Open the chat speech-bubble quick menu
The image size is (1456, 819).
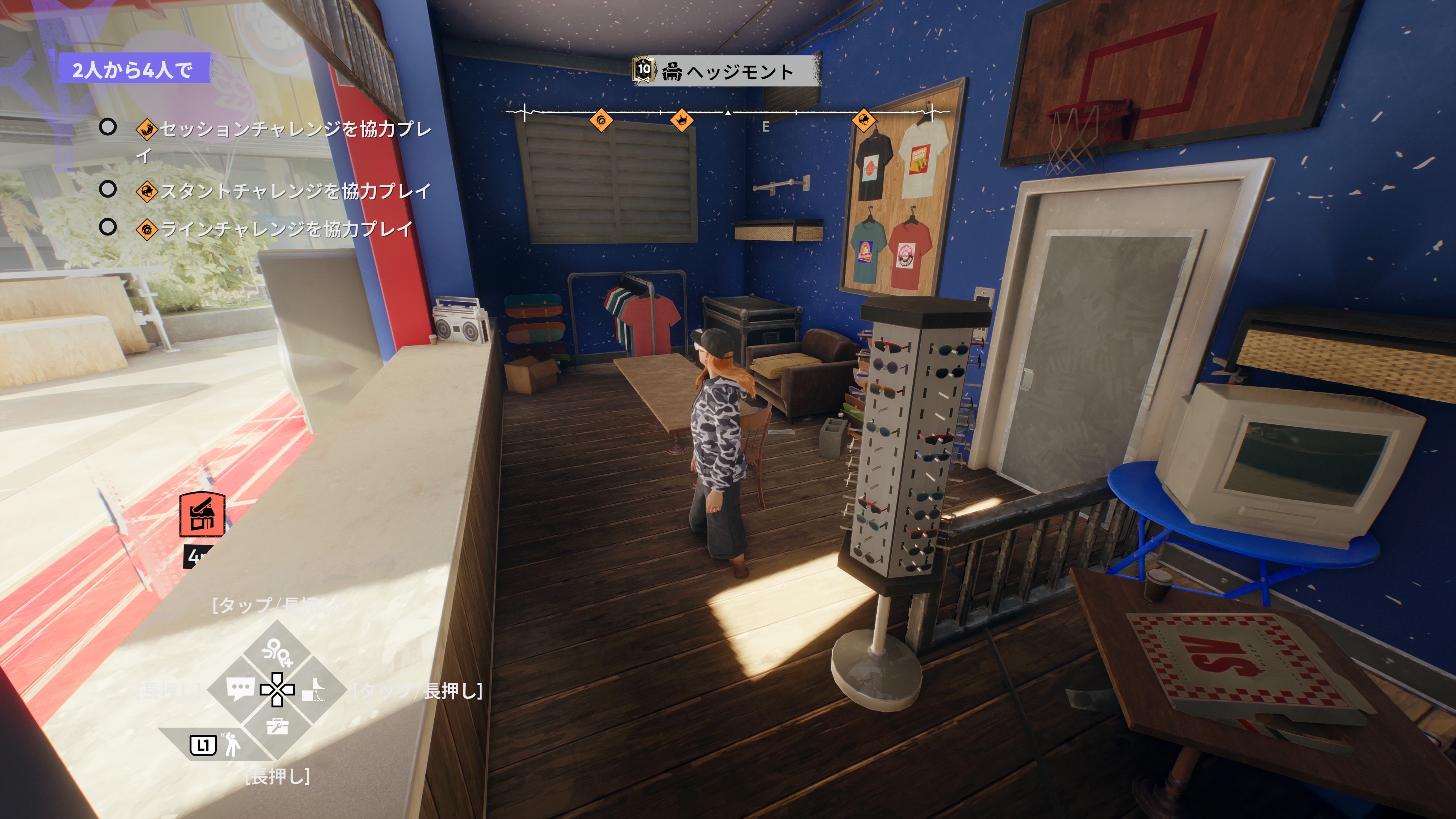click(240, 689)
